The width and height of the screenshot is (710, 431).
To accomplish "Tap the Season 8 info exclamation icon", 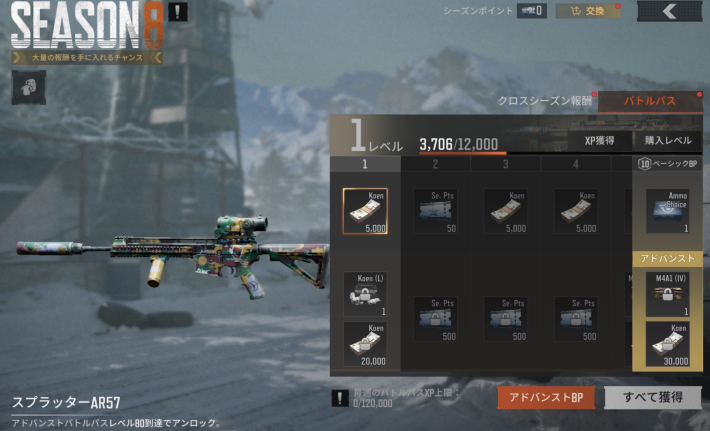I will (176, 13).
